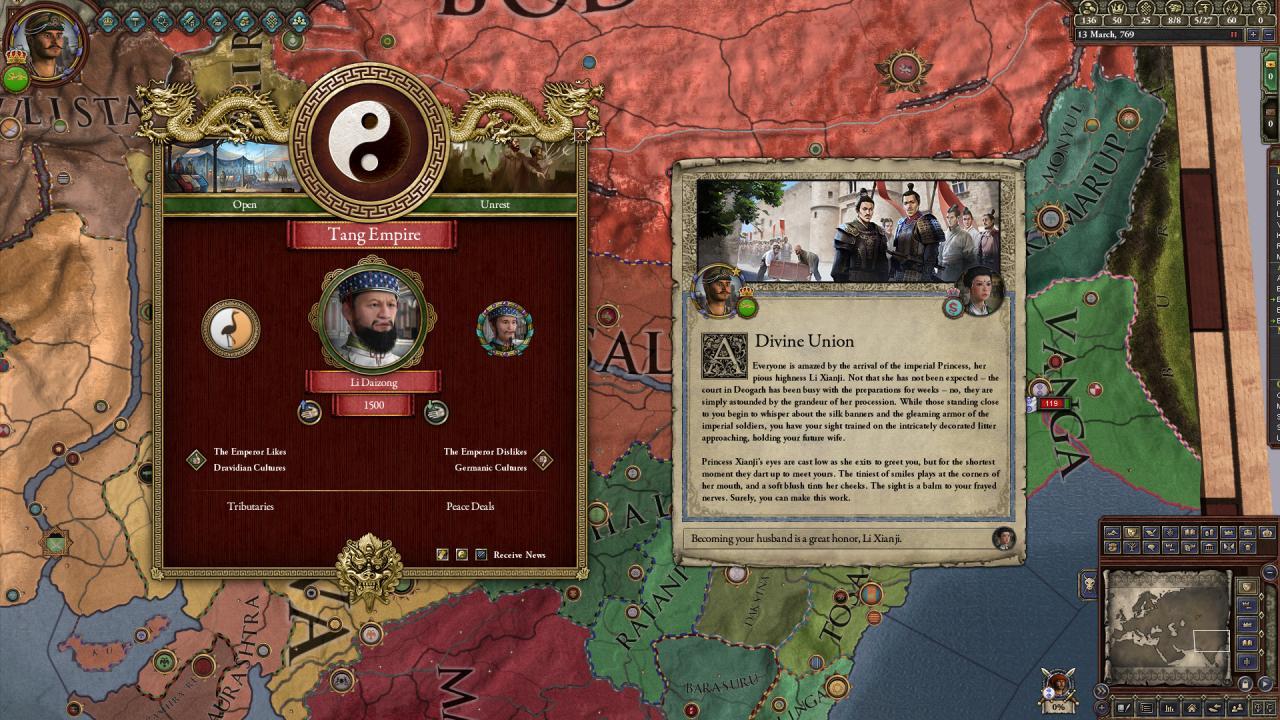This screenshot has width=1280, height=720.
Task: Choose the 'Becoming your husband is a great honor' option
Action: pos(840,539)
